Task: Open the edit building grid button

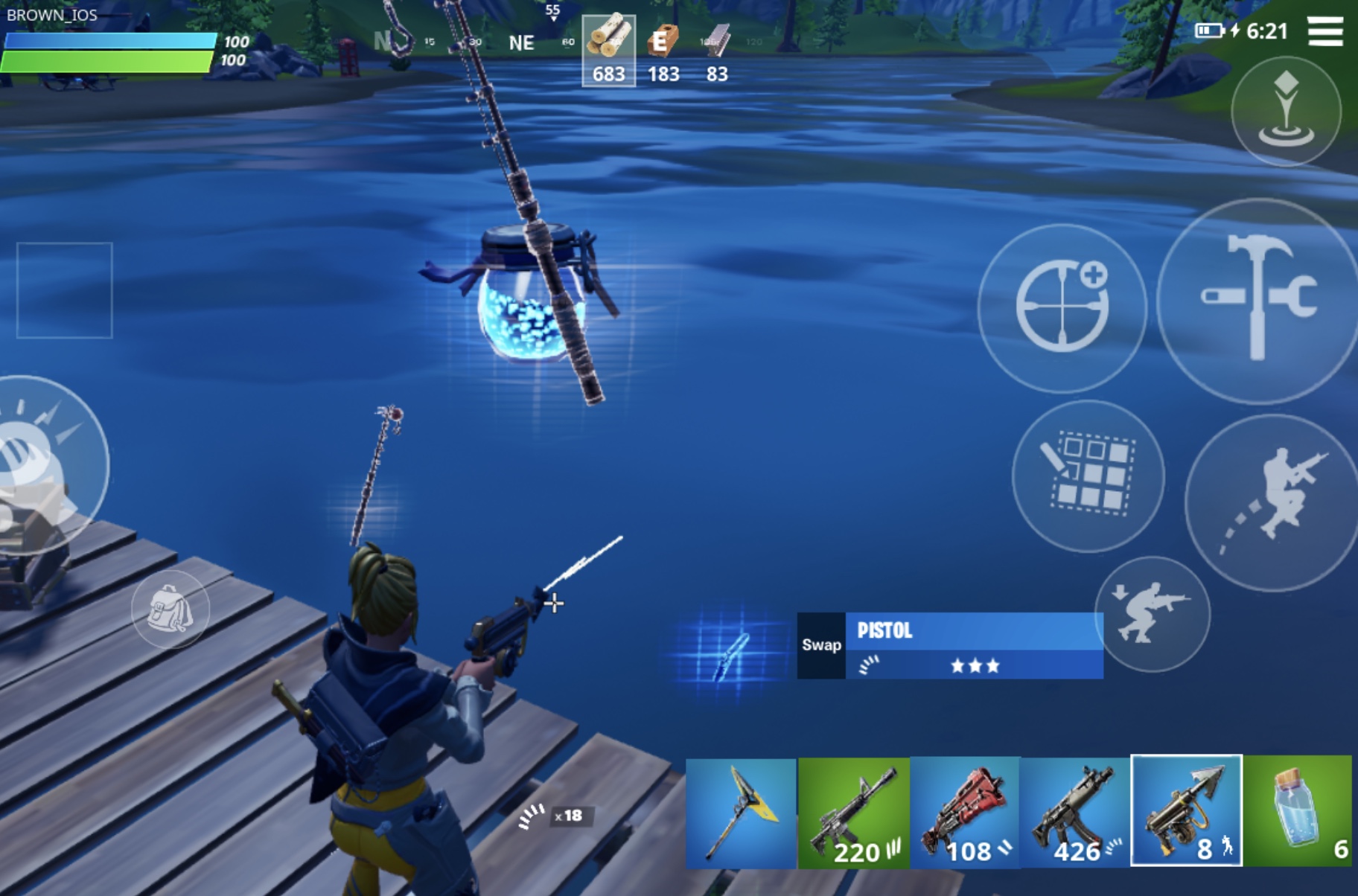Action: click(1088, 476)
